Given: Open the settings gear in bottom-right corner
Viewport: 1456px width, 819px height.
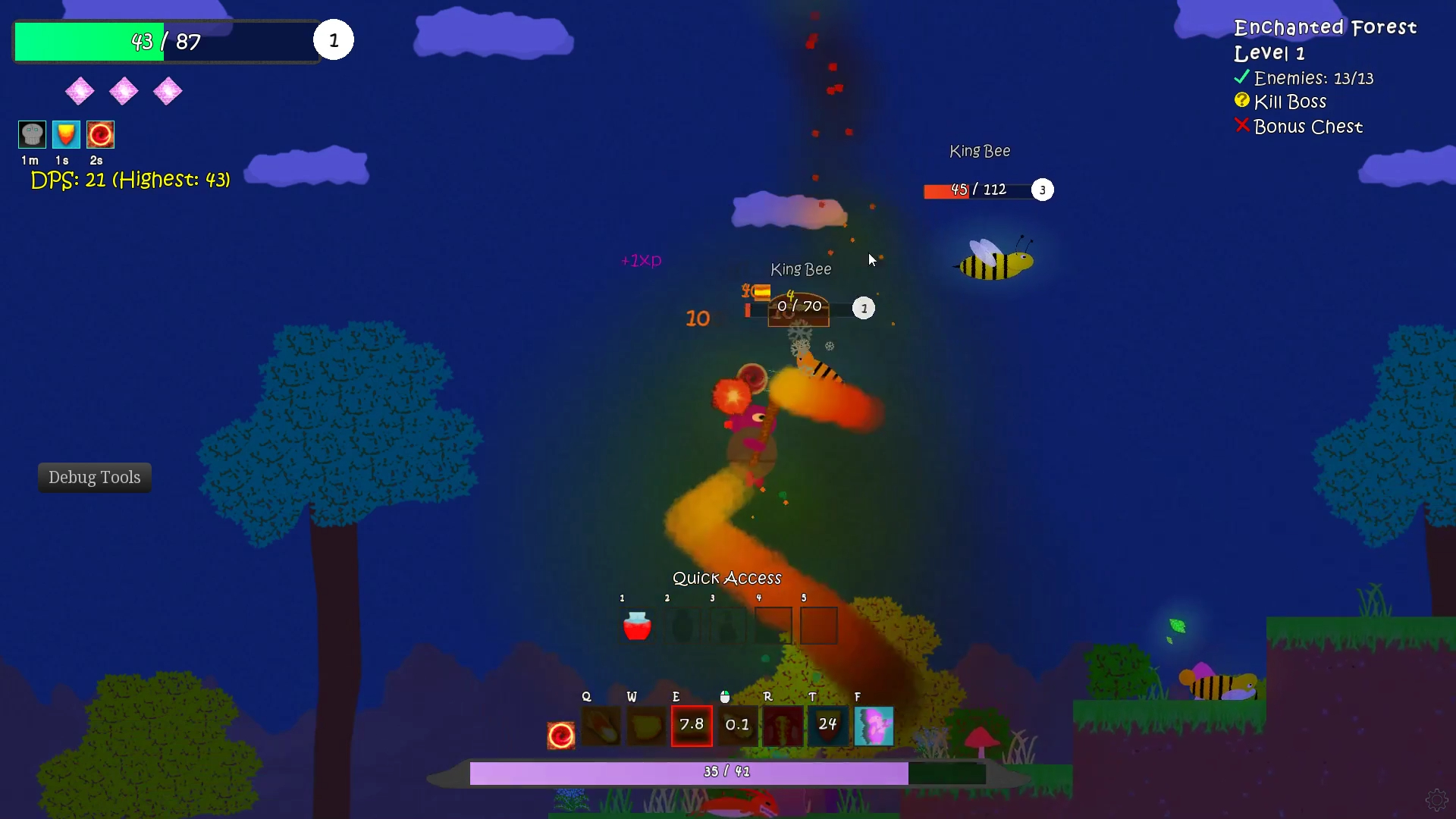Looking at the screenshot, I should 1437,799.
